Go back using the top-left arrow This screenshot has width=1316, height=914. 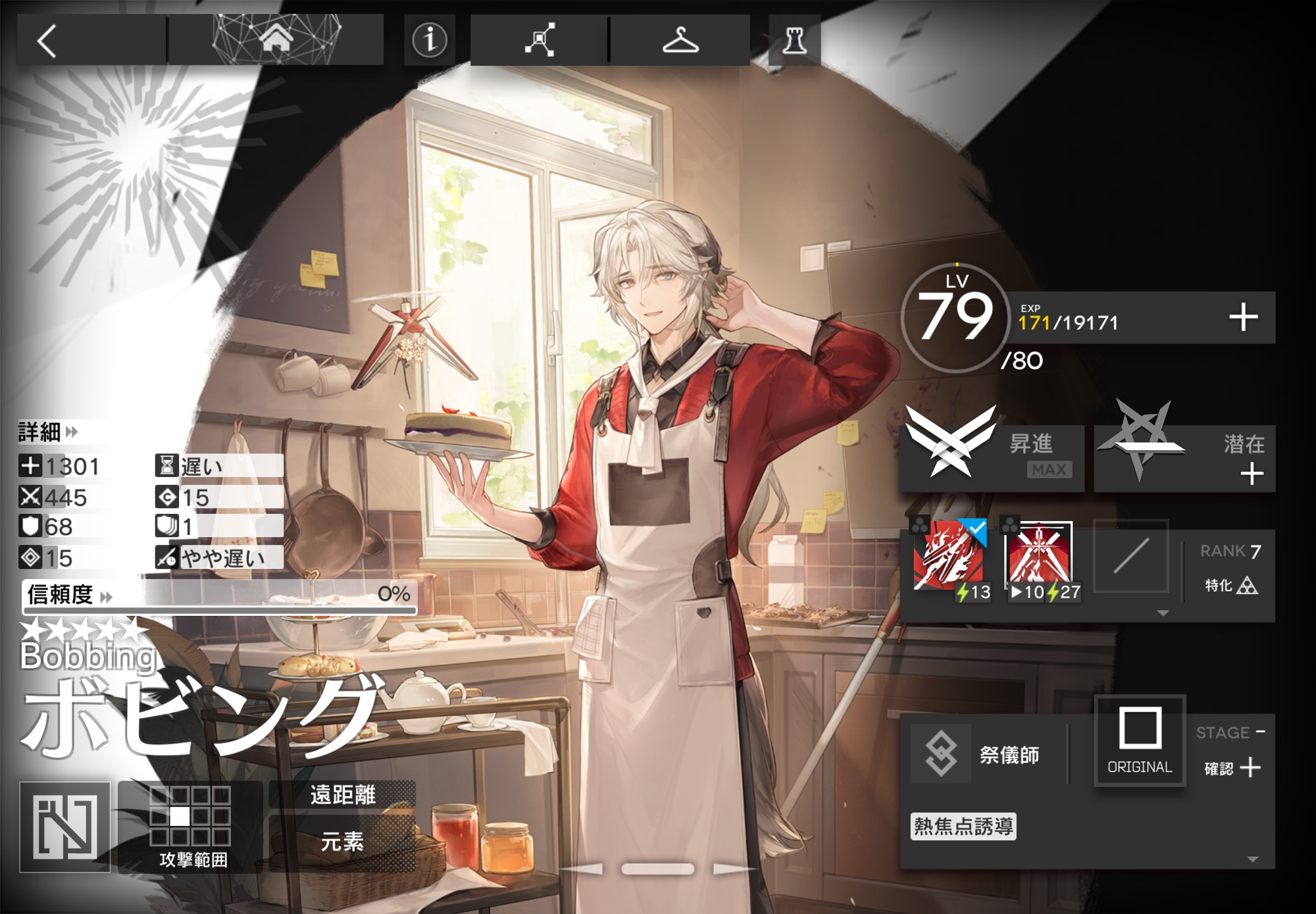click(x=47, y=41)
